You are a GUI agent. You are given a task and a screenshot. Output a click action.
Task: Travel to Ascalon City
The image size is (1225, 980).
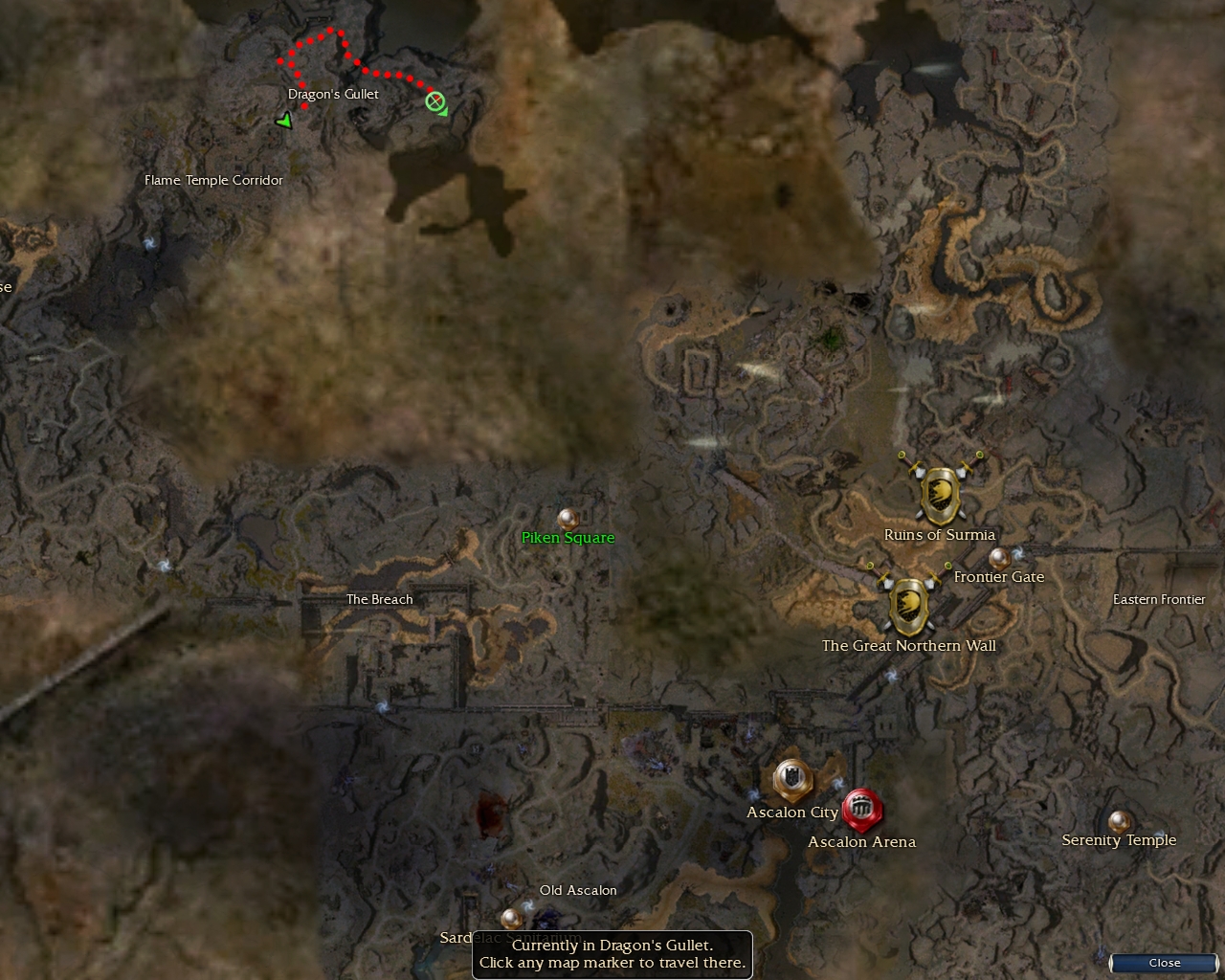[x=792, y=780]
